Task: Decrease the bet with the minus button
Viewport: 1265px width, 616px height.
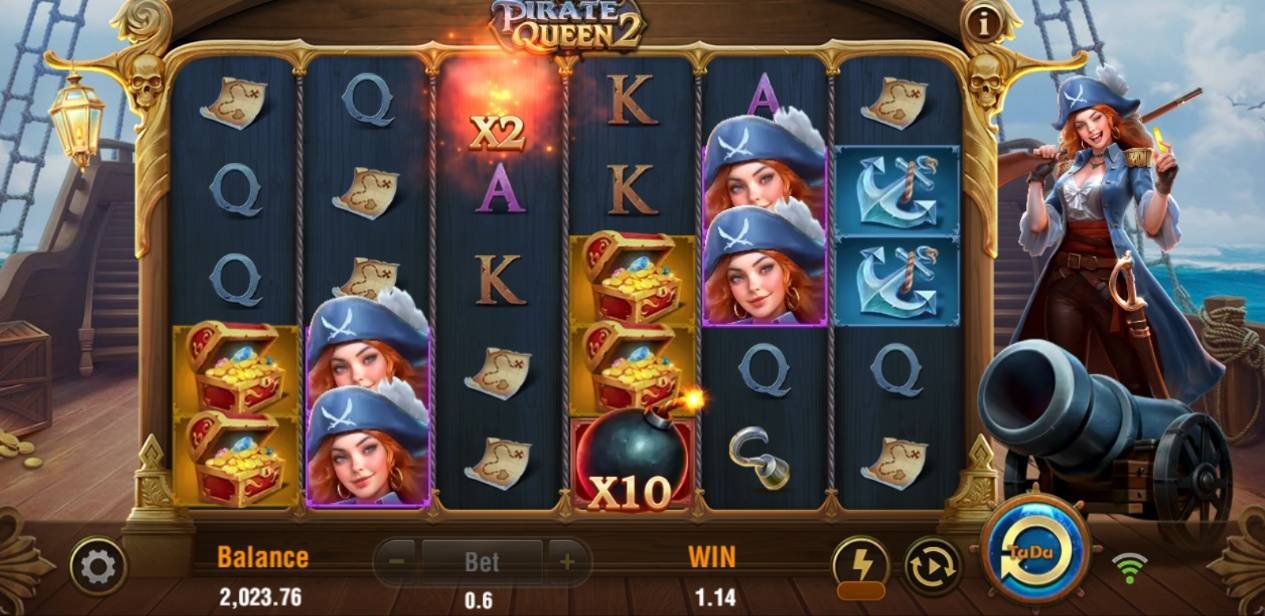Action: [396, 562]
